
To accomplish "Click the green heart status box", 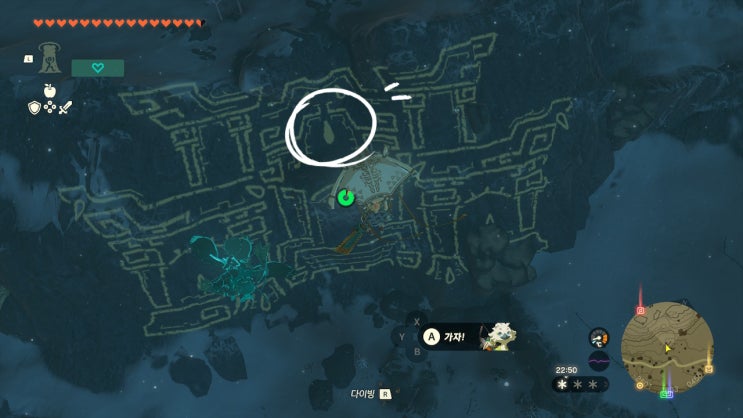I will [x=98, y=68].
